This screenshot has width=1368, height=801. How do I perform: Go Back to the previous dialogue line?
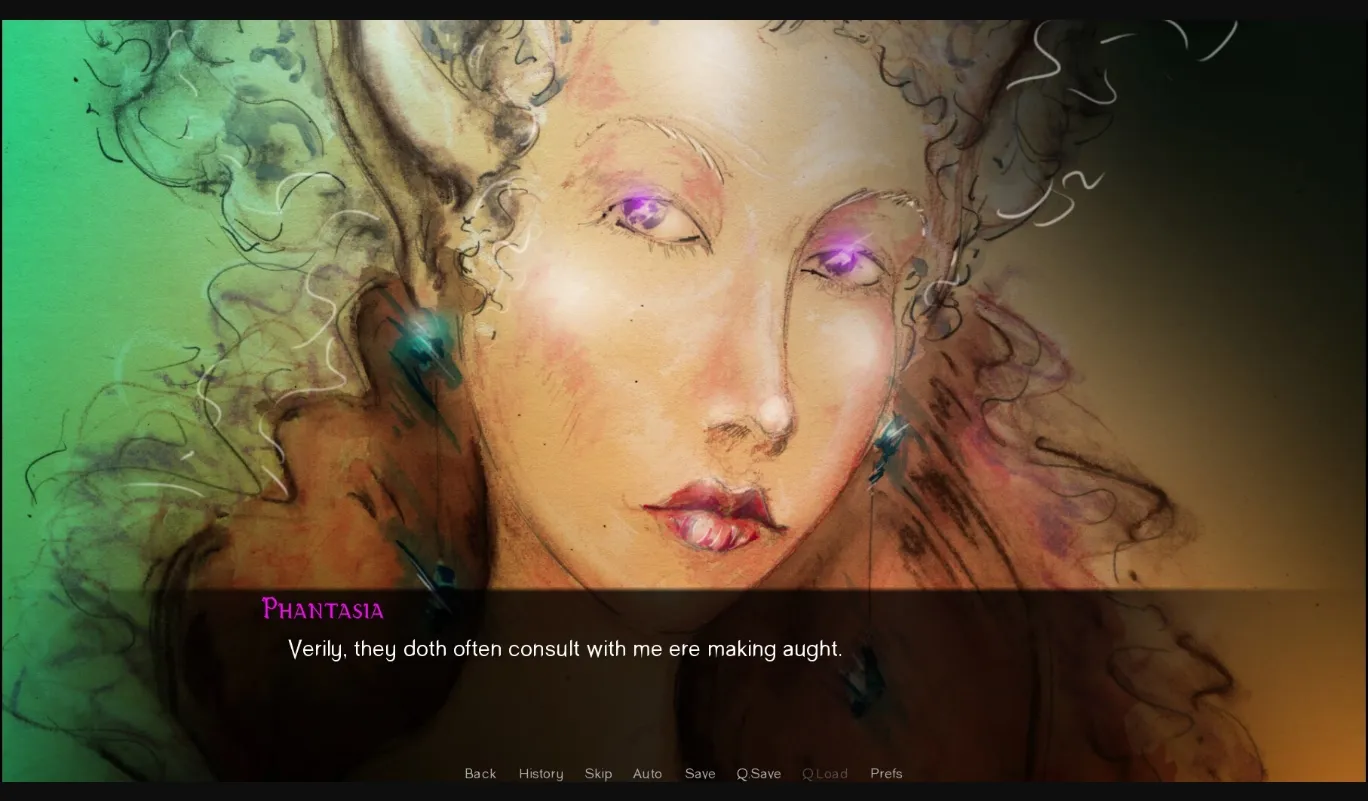tap(480, 773)
